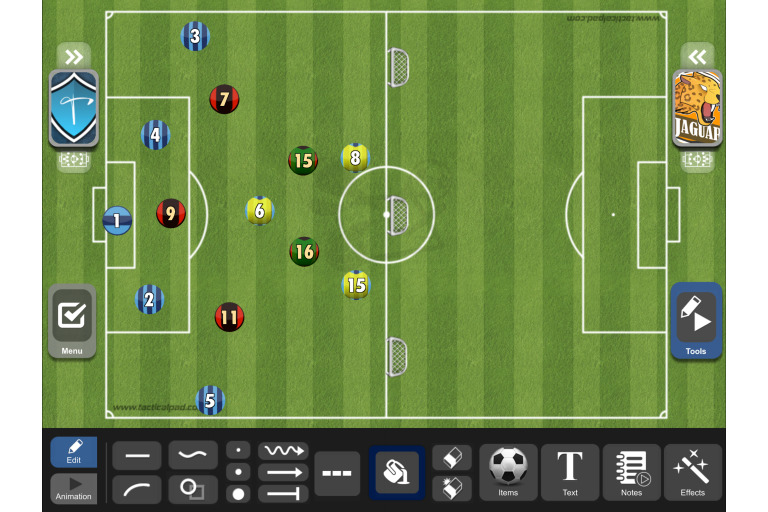This screenshot has width=768, height=512.
Task: Select the shapes tool
Action: pos(193,489)
